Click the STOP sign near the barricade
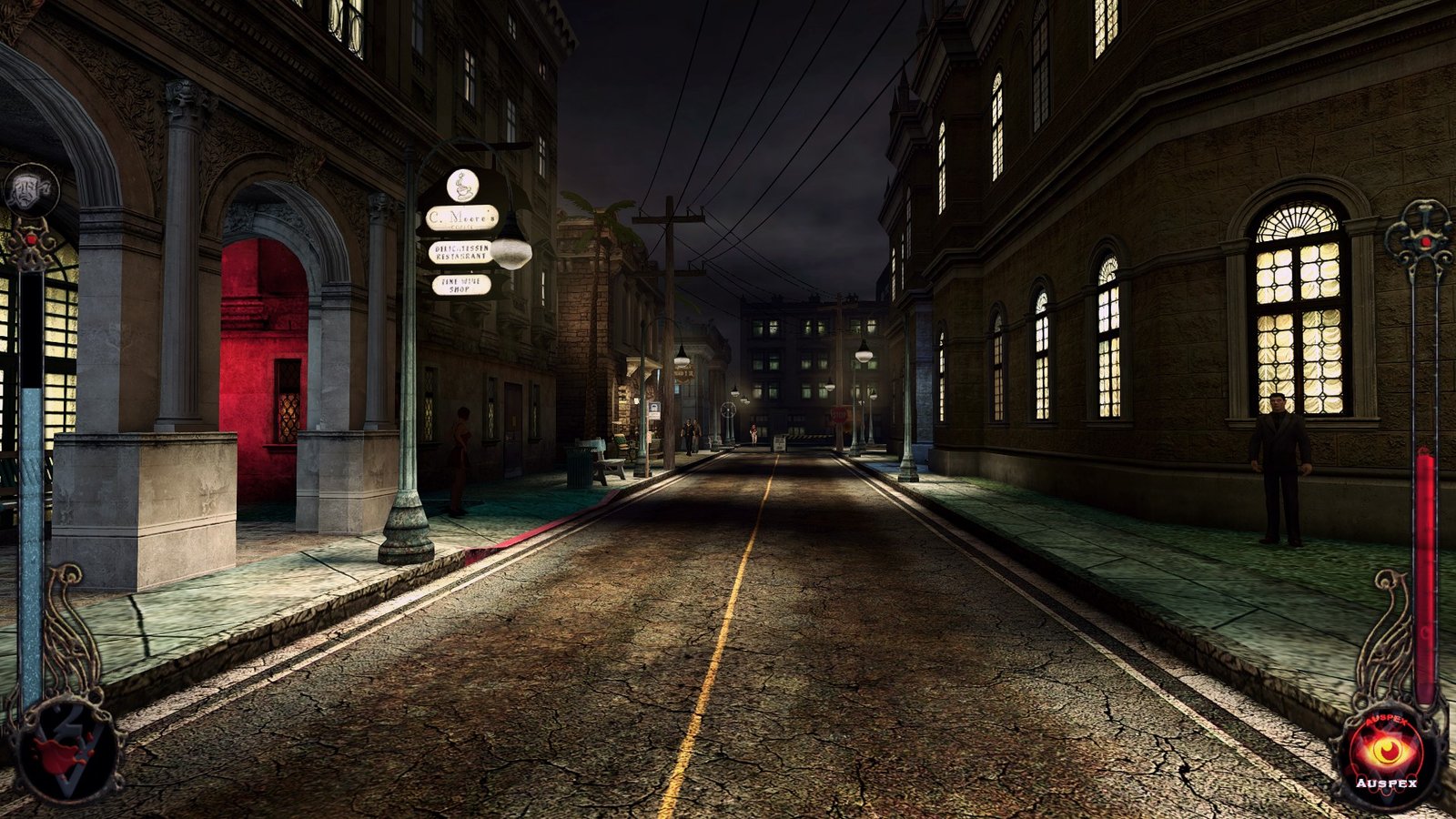 (839, 414)
